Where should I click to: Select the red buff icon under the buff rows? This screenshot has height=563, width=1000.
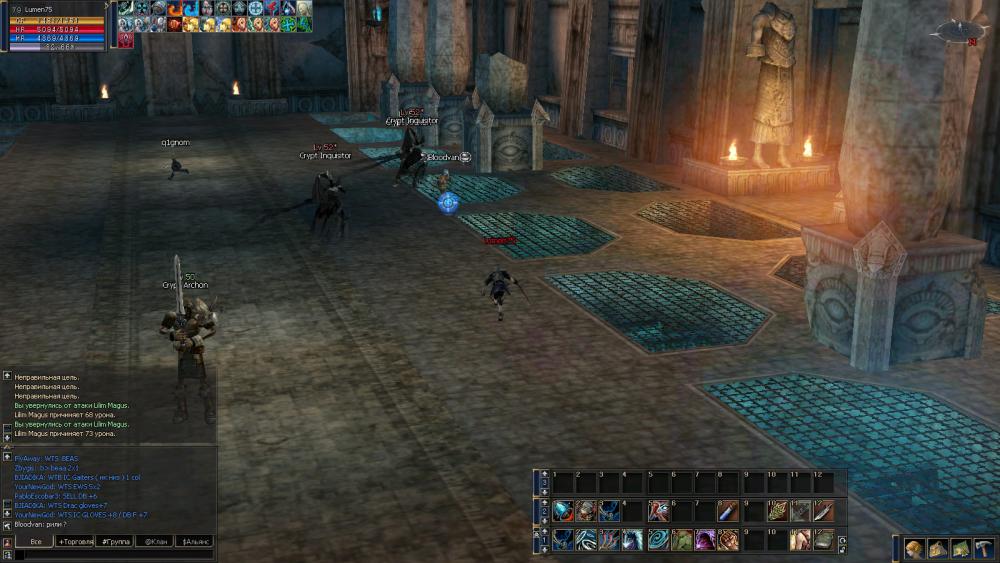coord(125,39)
